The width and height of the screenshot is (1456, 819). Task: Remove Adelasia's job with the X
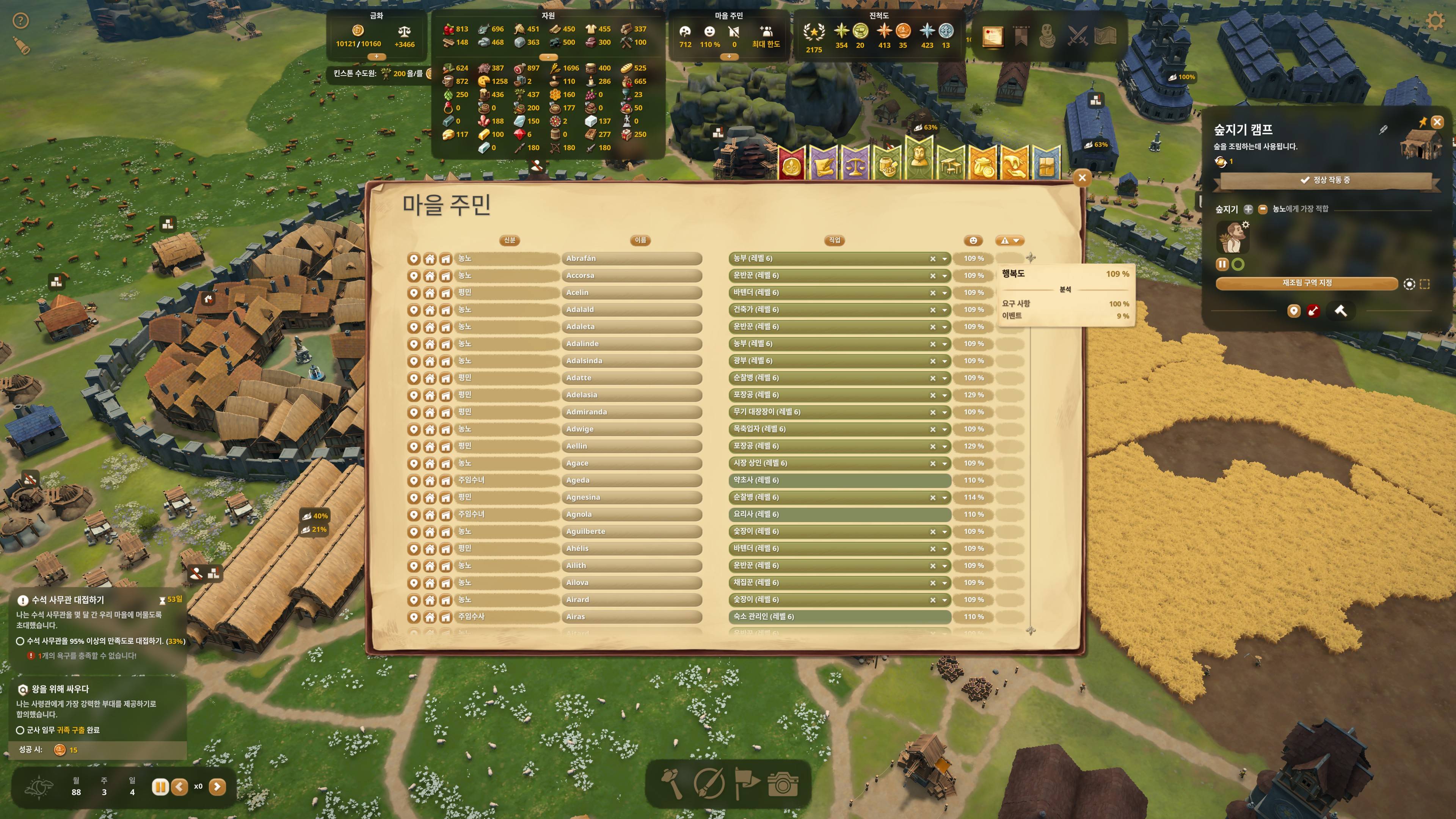coord(933,395)
